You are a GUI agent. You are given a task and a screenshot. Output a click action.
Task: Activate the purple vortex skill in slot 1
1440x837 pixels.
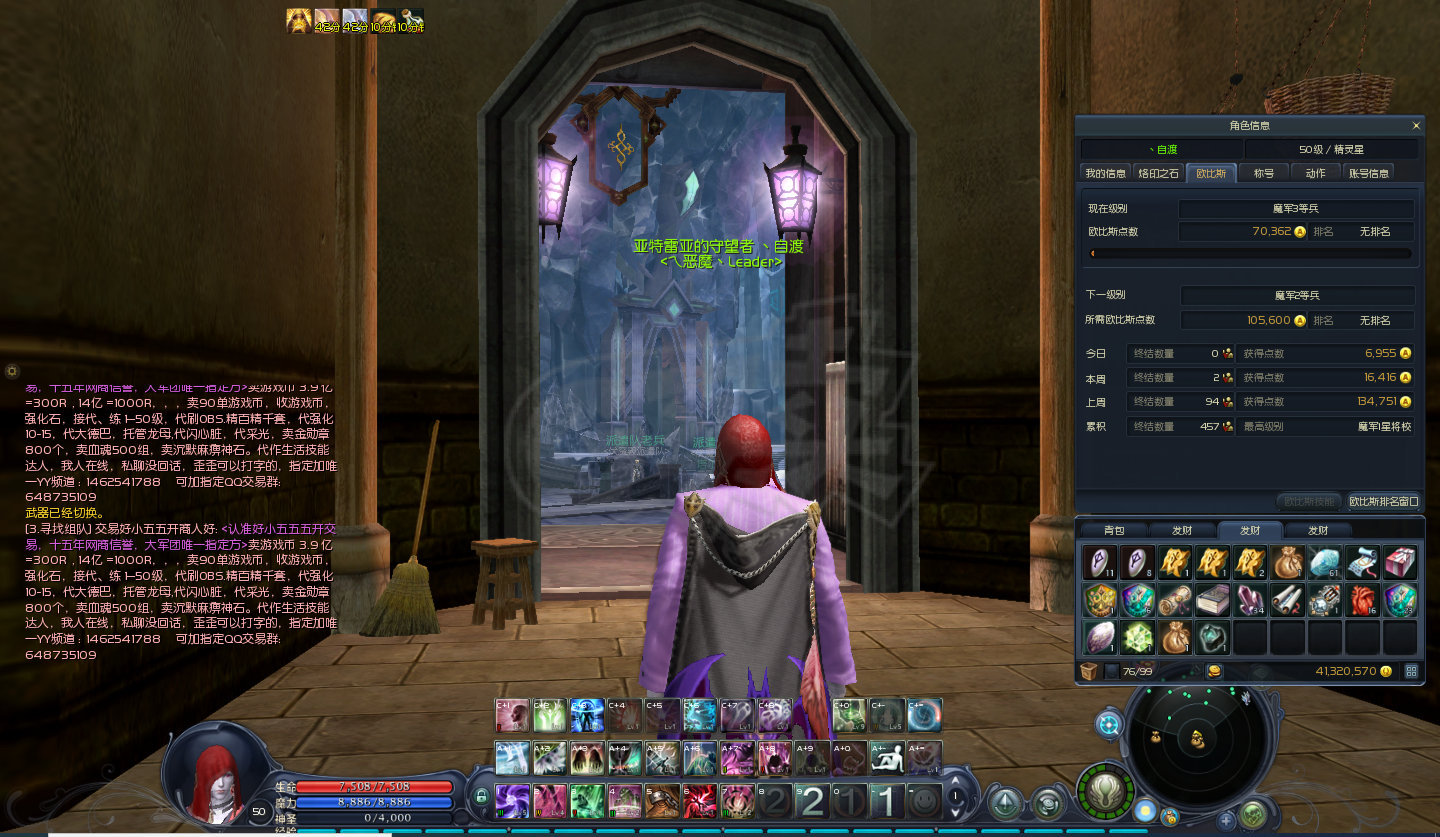pyautogui.click(x=512, y=801)
